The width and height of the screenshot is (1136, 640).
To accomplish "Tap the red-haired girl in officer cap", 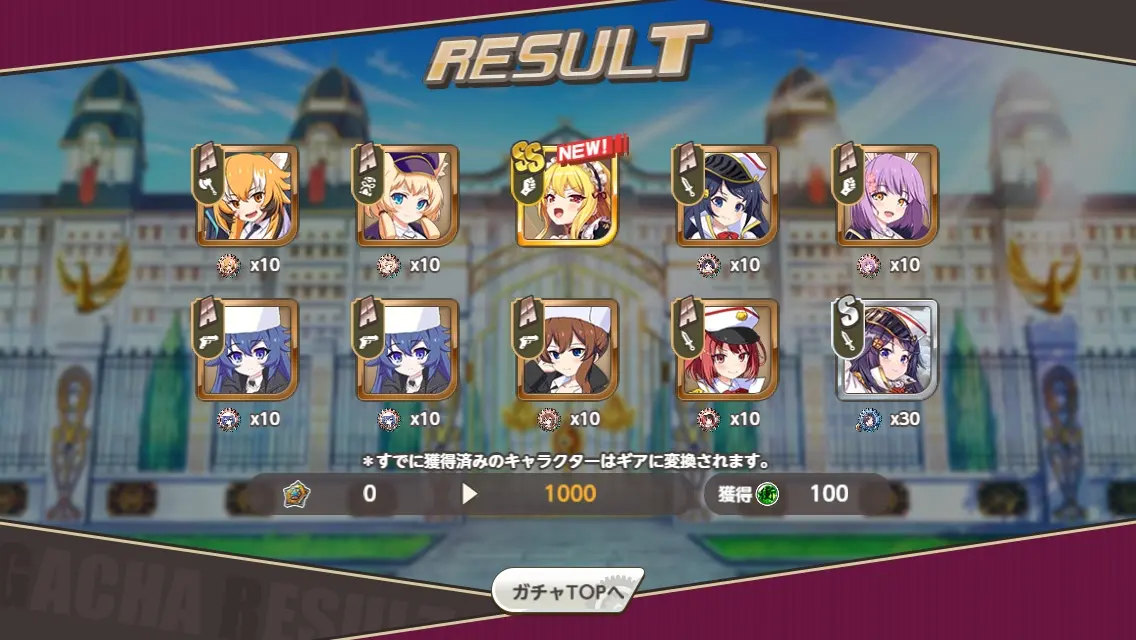I will click(727, 351).
